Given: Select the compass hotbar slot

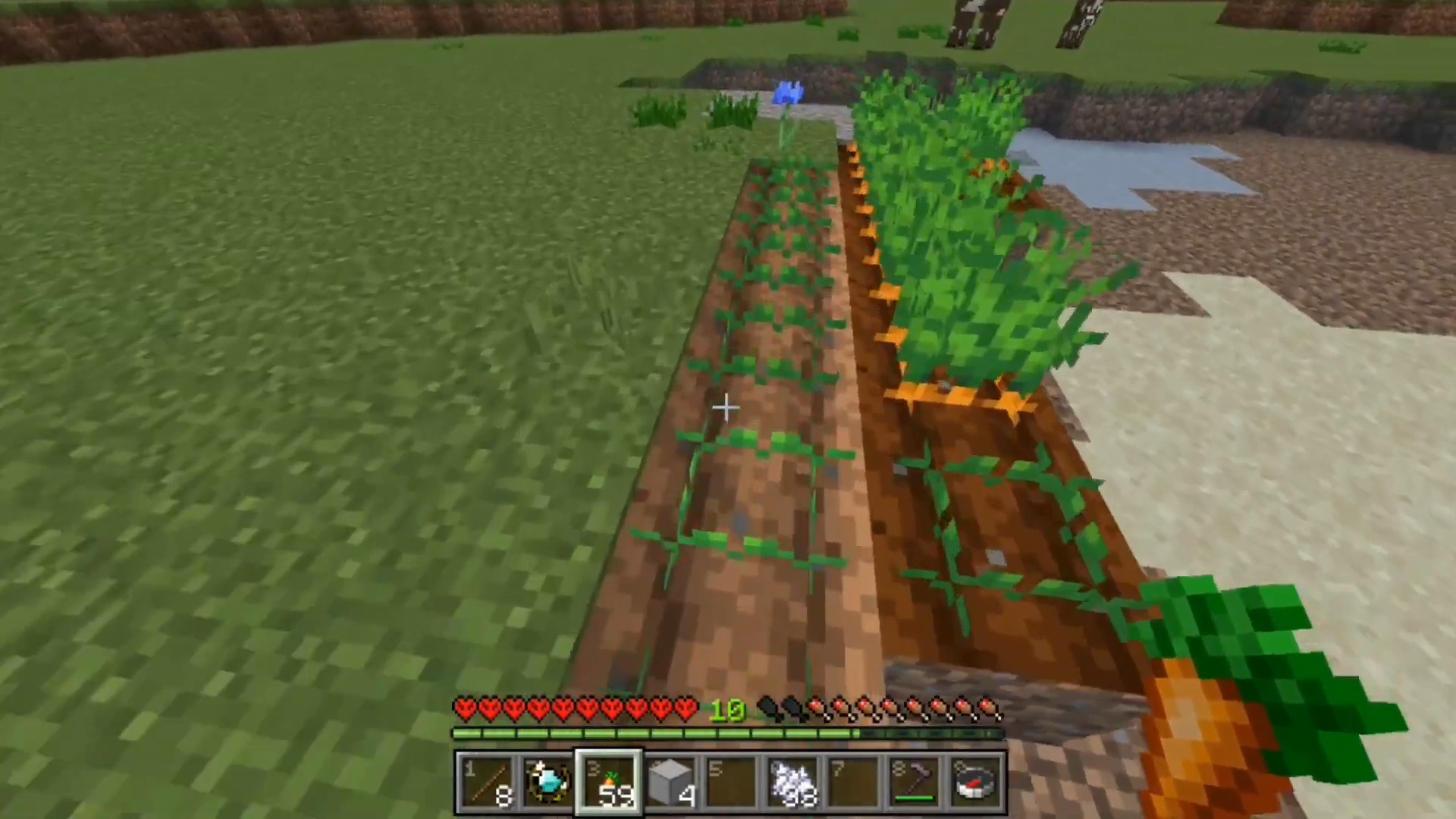Looking at the screenshot, I should click(976, 783).
